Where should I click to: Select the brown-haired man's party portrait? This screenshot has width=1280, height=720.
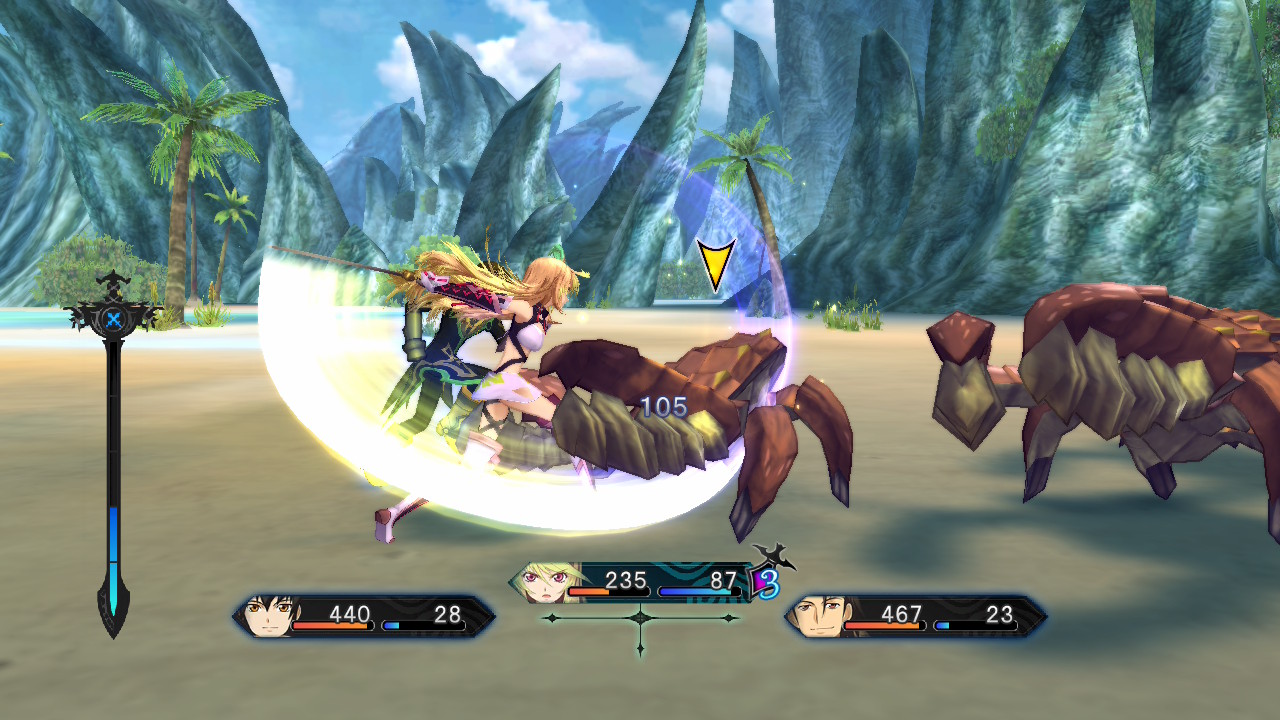pos(818,616)
